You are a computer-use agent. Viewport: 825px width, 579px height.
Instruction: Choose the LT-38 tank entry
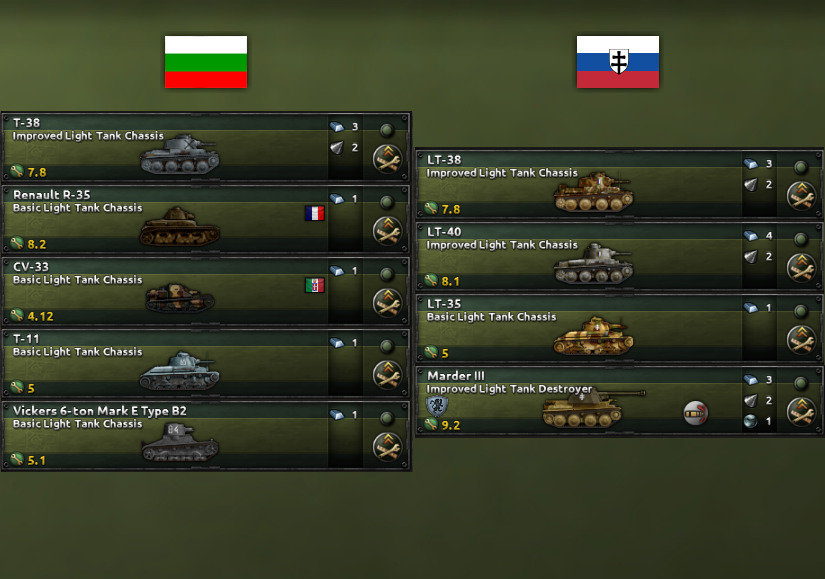580,185
